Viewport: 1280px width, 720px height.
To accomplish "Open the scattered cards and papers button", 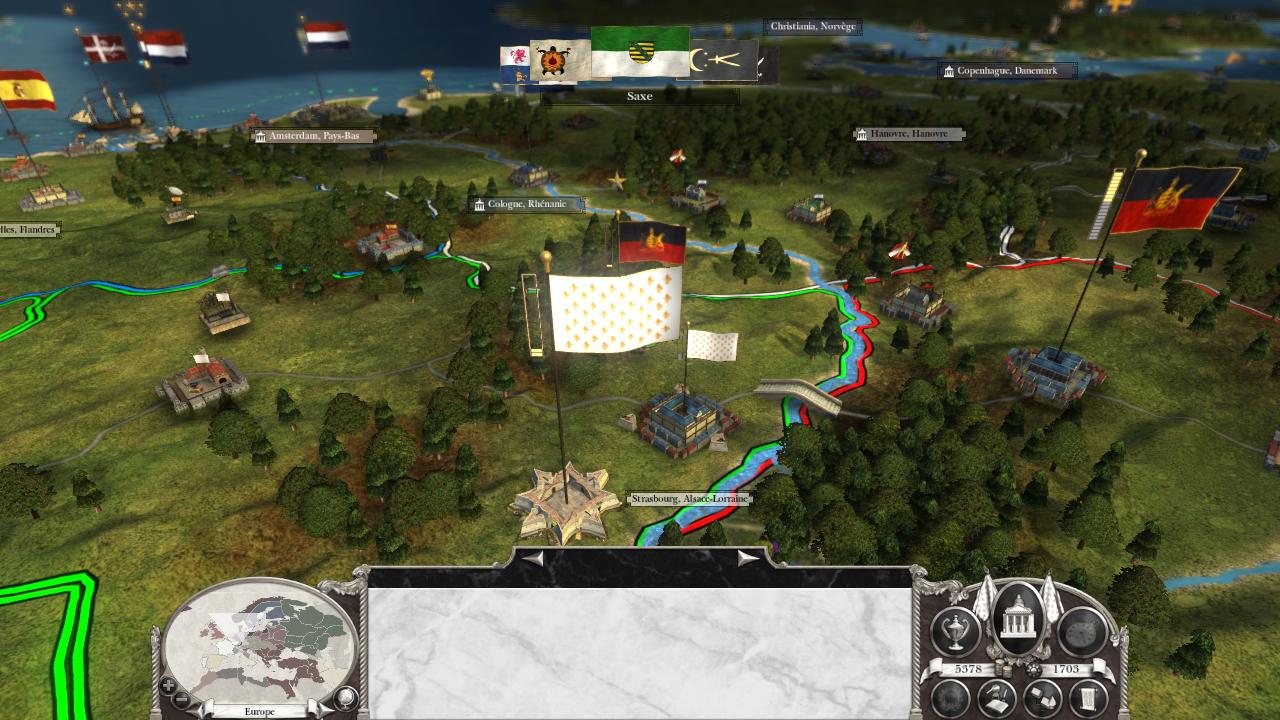I will point(1042,699).
